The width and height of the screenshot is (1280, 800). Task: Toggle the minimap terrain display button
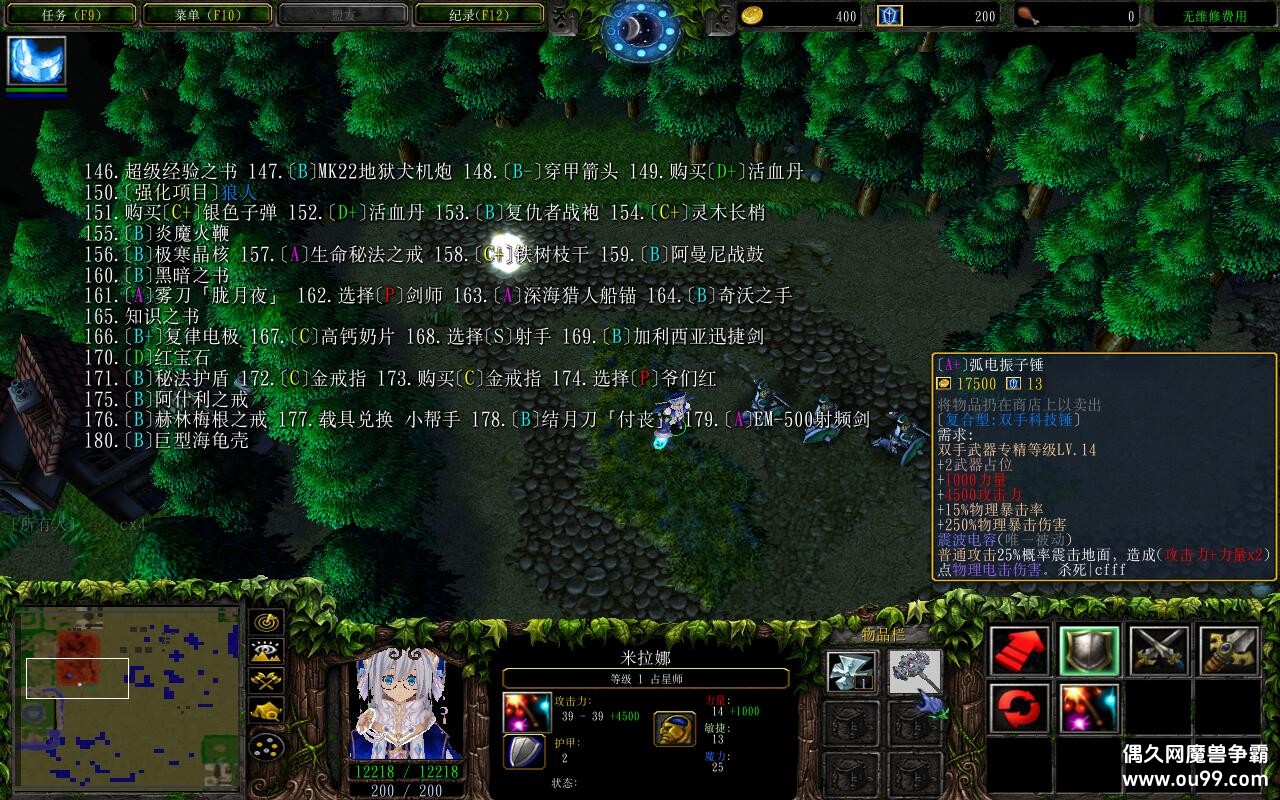[x=266, y=652]
